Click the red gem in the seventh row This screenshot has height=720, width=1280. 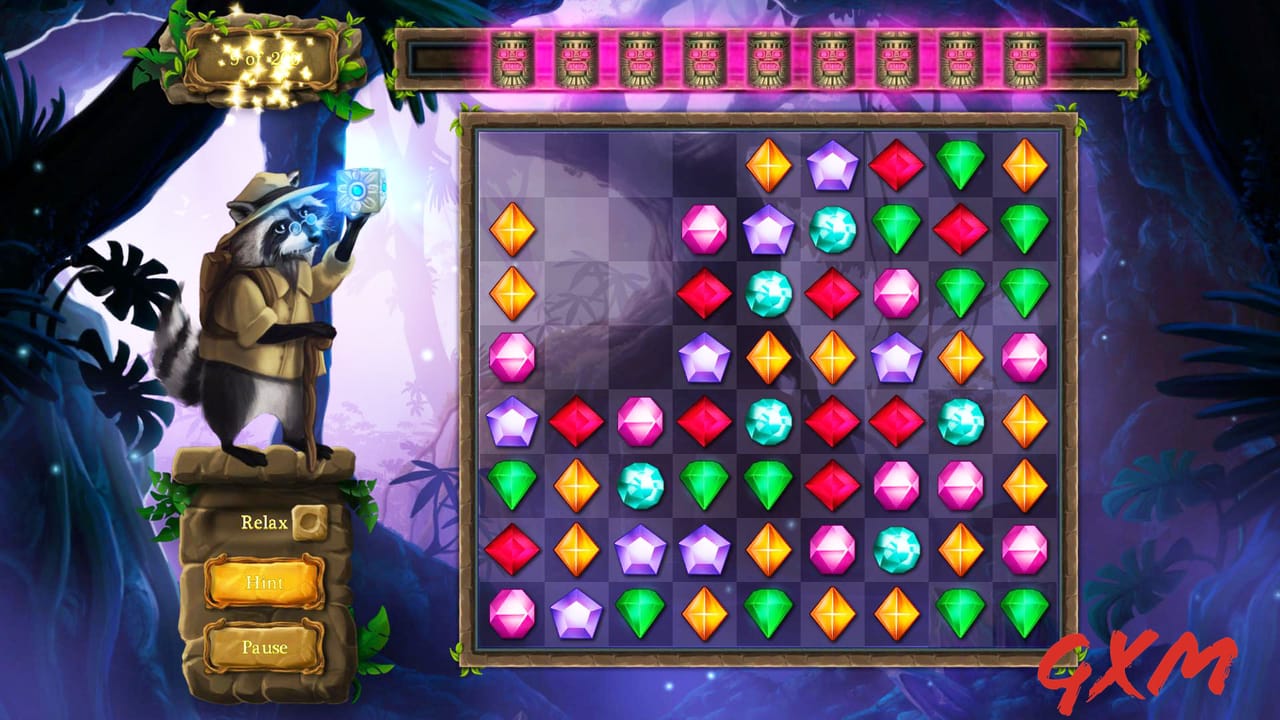pyautogui.click(x=512, y=549)
